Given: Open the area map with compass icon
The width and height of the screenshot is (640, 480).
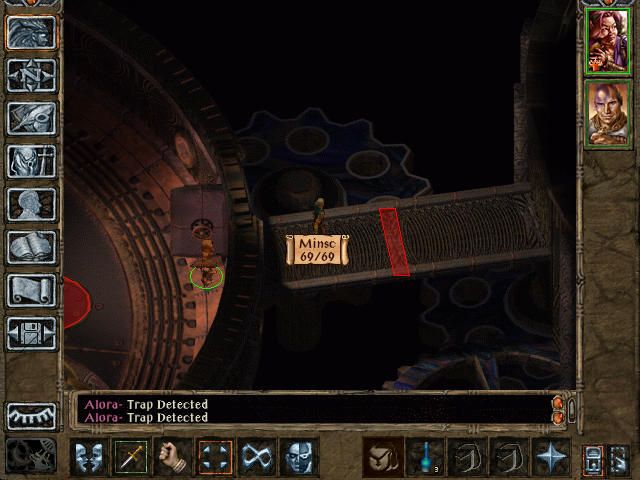Looking at the screenshot, I should tap(31, 75).
